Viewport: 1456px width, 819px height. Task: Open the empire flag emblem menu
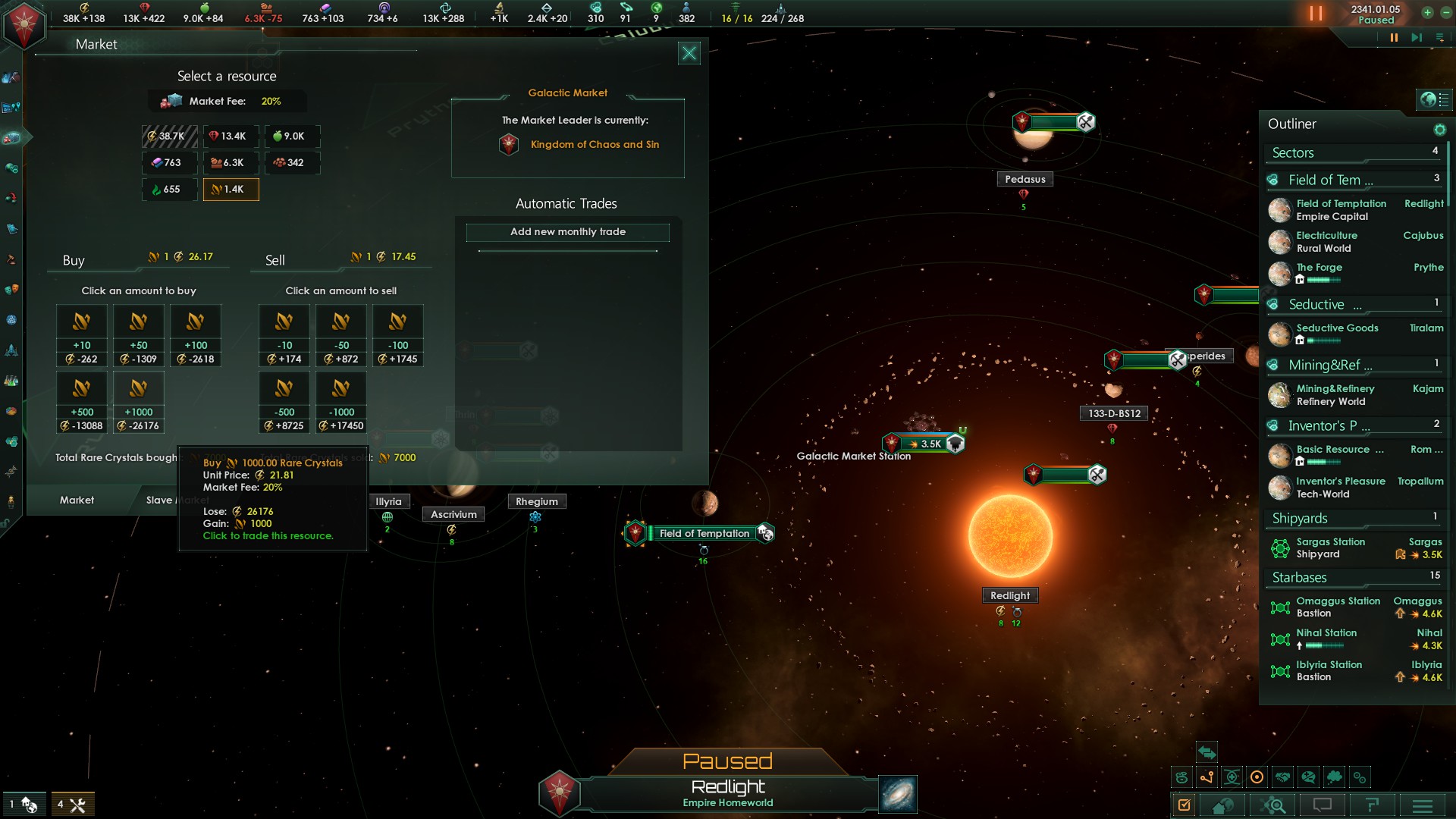point(24,24)
